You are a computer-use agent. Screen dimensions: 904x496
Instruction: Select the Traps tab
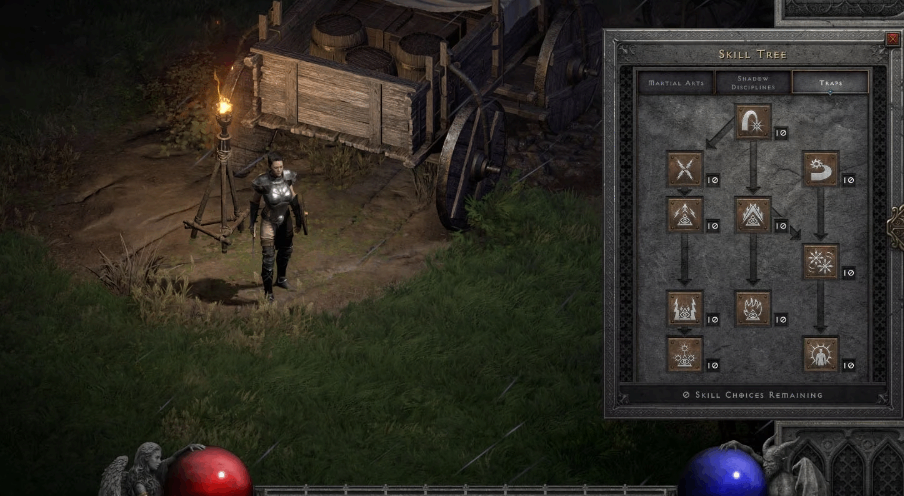tap(829, 82)
